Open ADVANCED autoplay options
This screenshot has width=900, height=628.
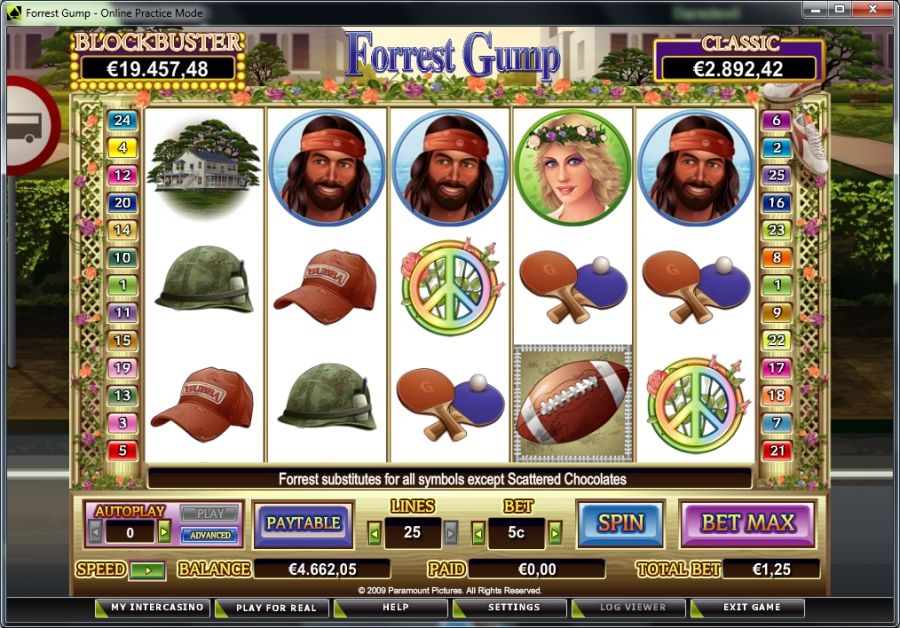[x=210, y=535]
